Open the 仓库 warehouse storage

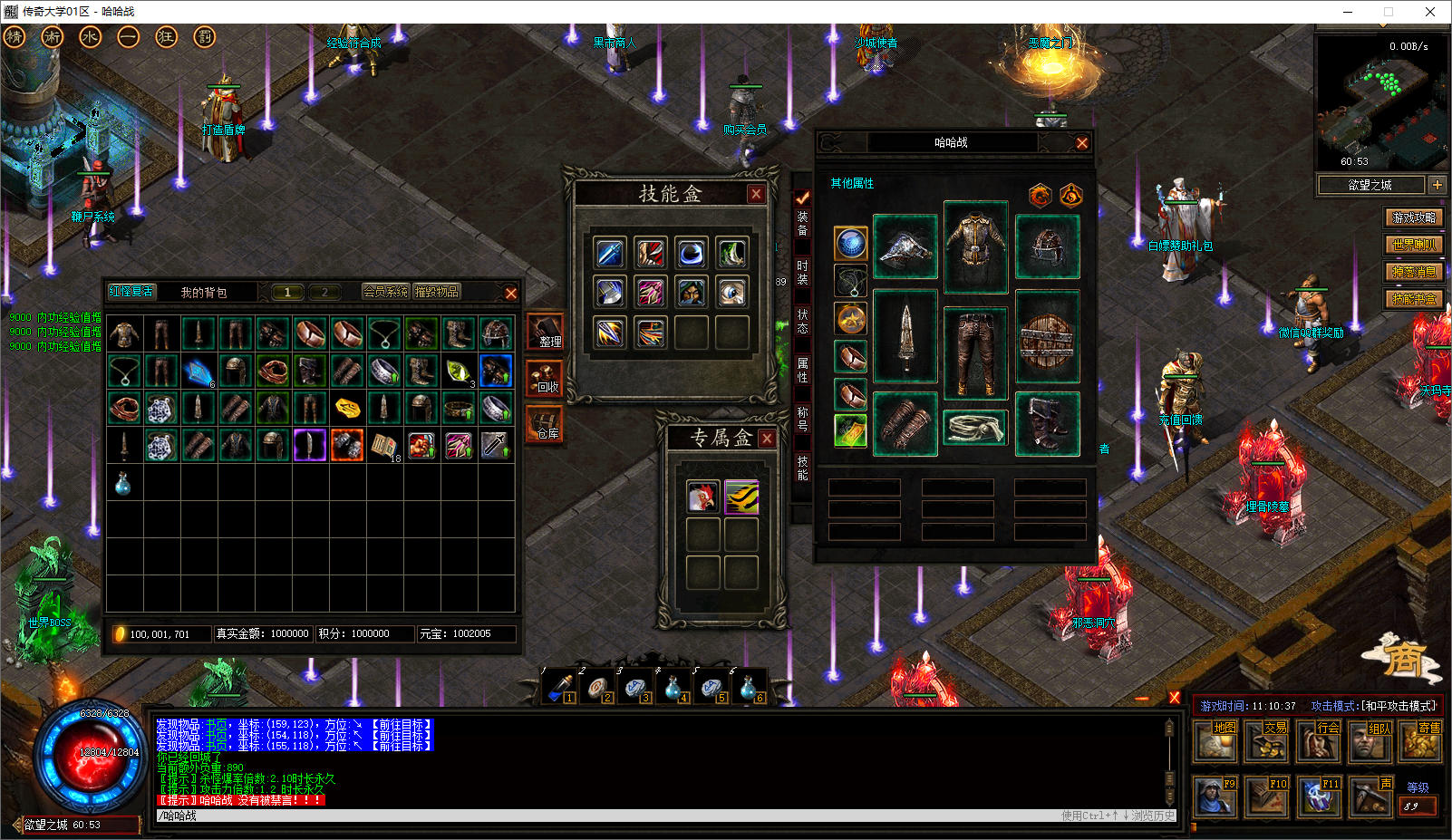point(547,424)
